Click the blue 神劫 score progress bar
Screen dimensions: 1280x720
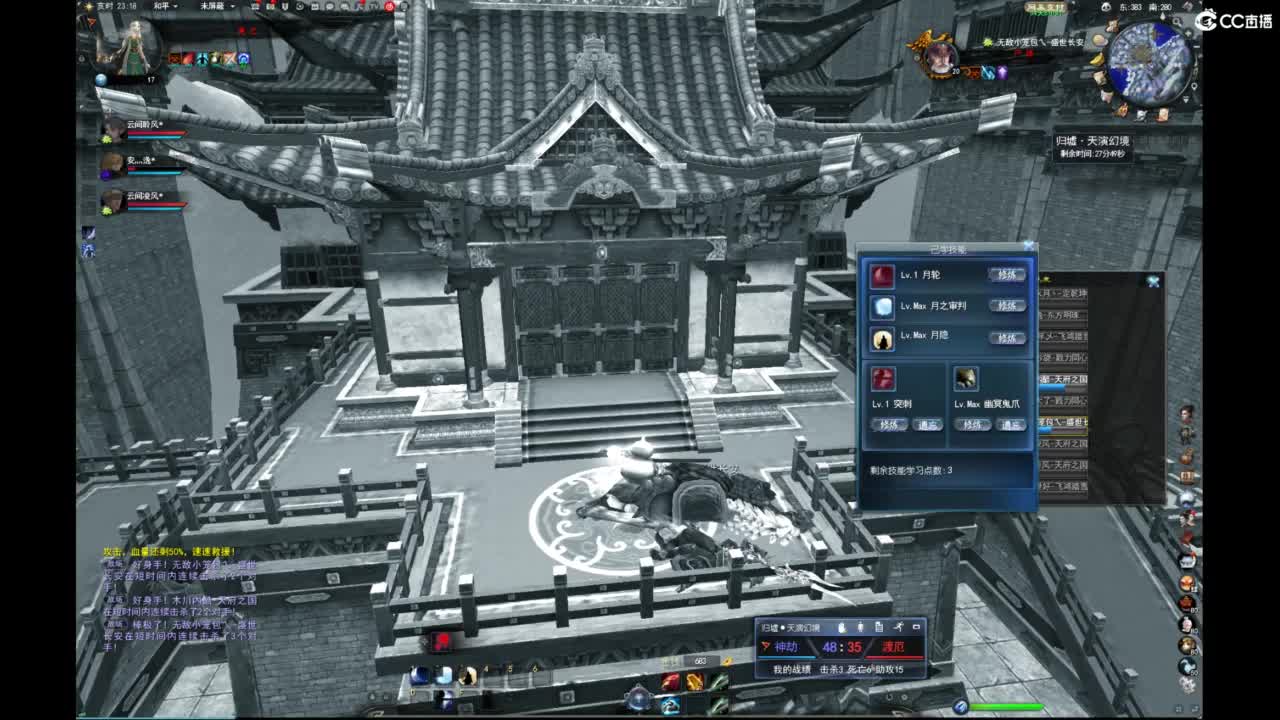click(786, 657)
